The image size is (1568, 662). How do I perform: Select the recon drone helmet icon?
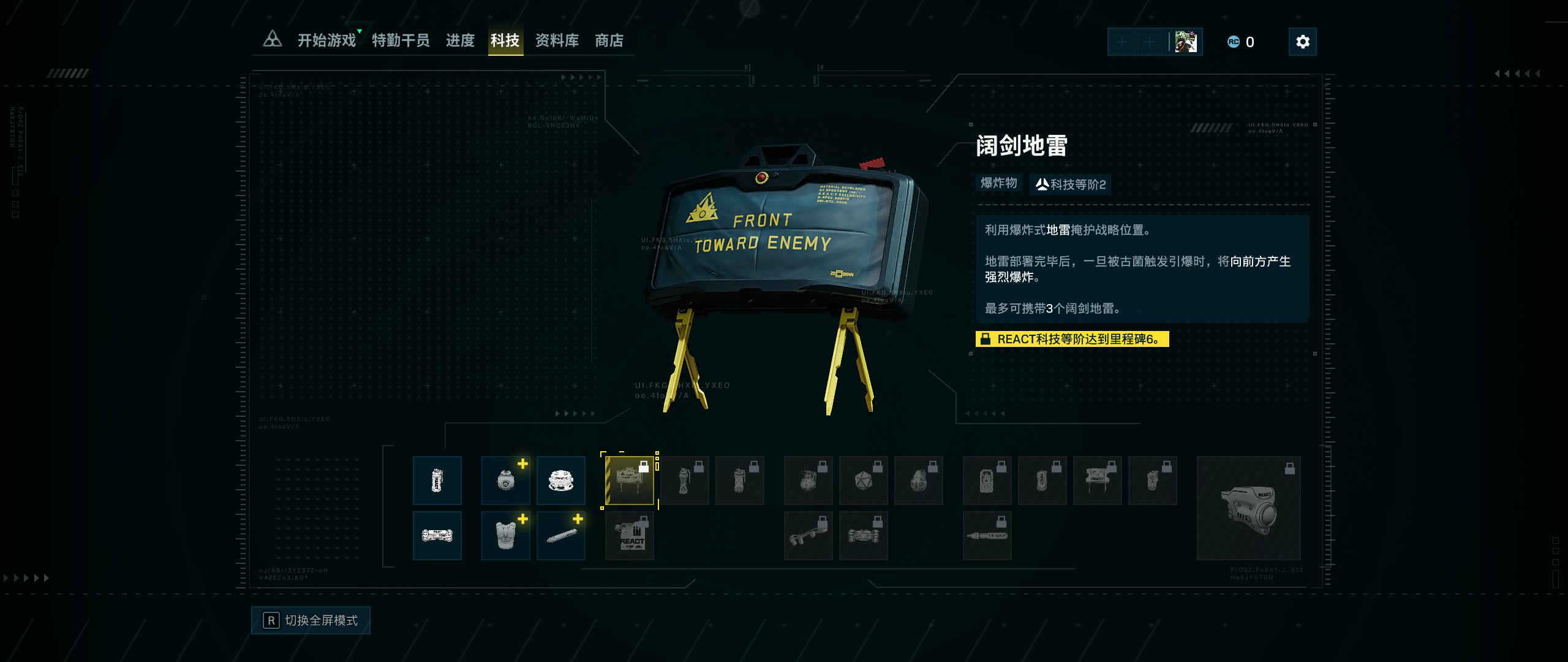pos(562,481)
